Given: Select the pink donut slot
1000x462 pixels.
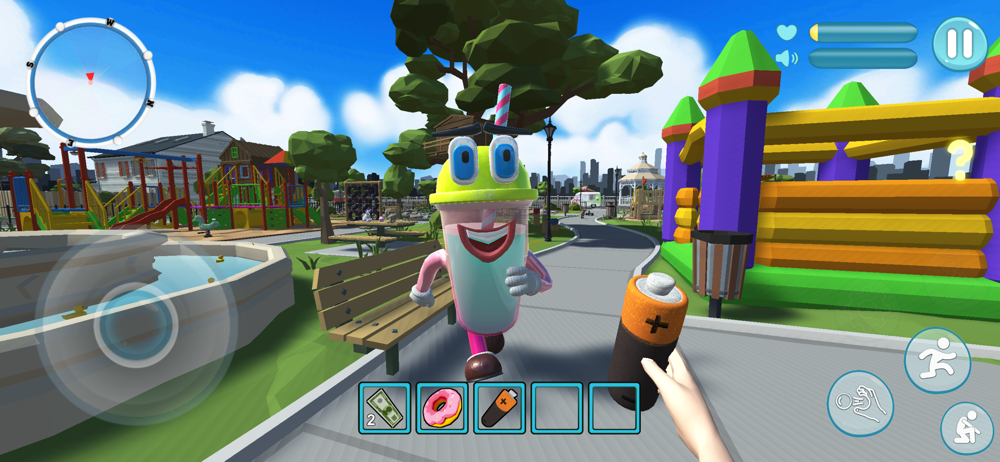Looking at the screenshot, I should click(441, 408).
